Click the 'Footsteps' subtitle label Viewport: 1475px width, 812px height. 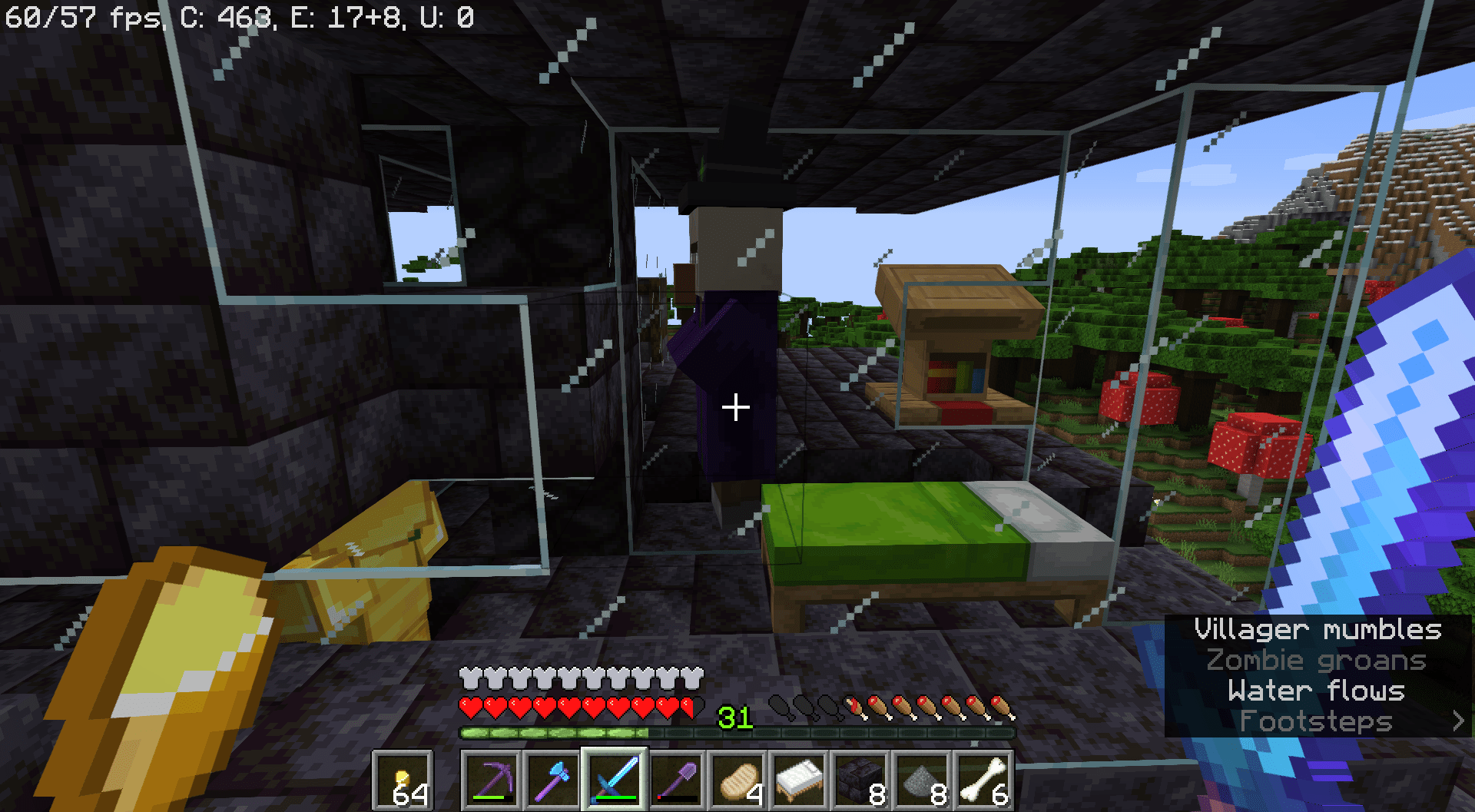(1315, 721)
